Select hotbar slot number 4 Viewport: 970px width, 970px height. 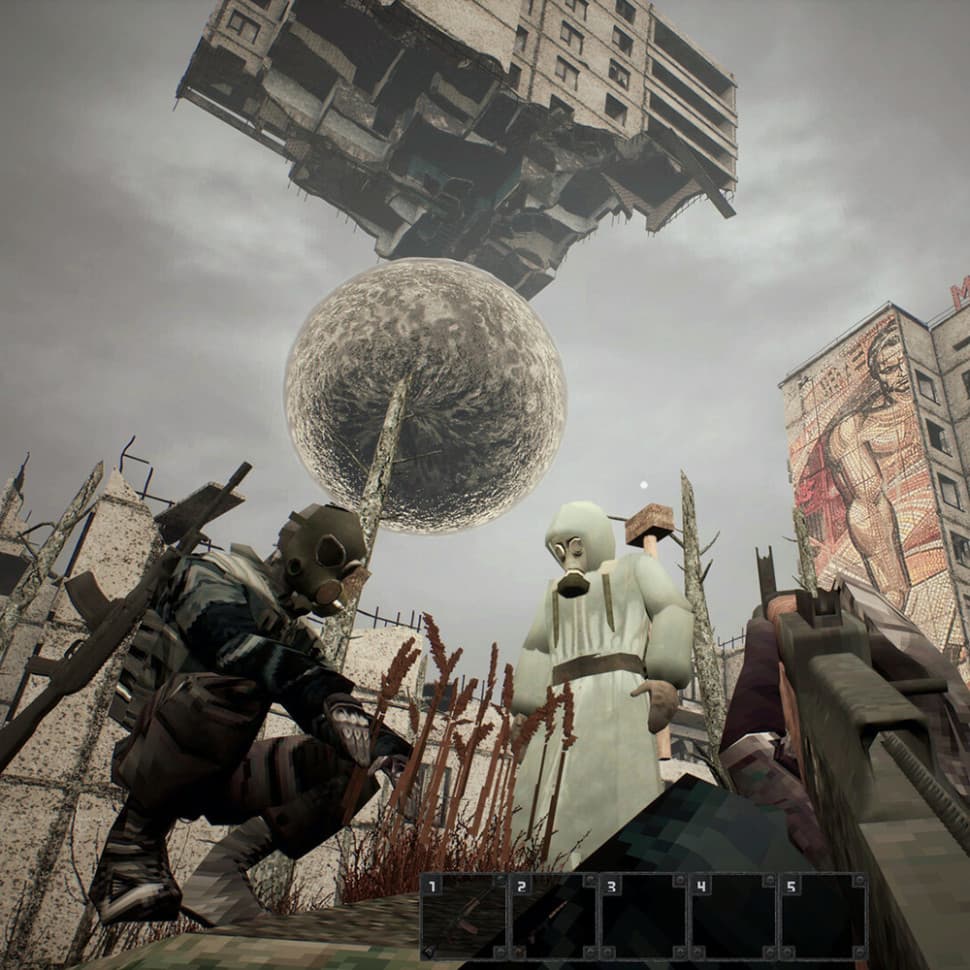[732, 916]
